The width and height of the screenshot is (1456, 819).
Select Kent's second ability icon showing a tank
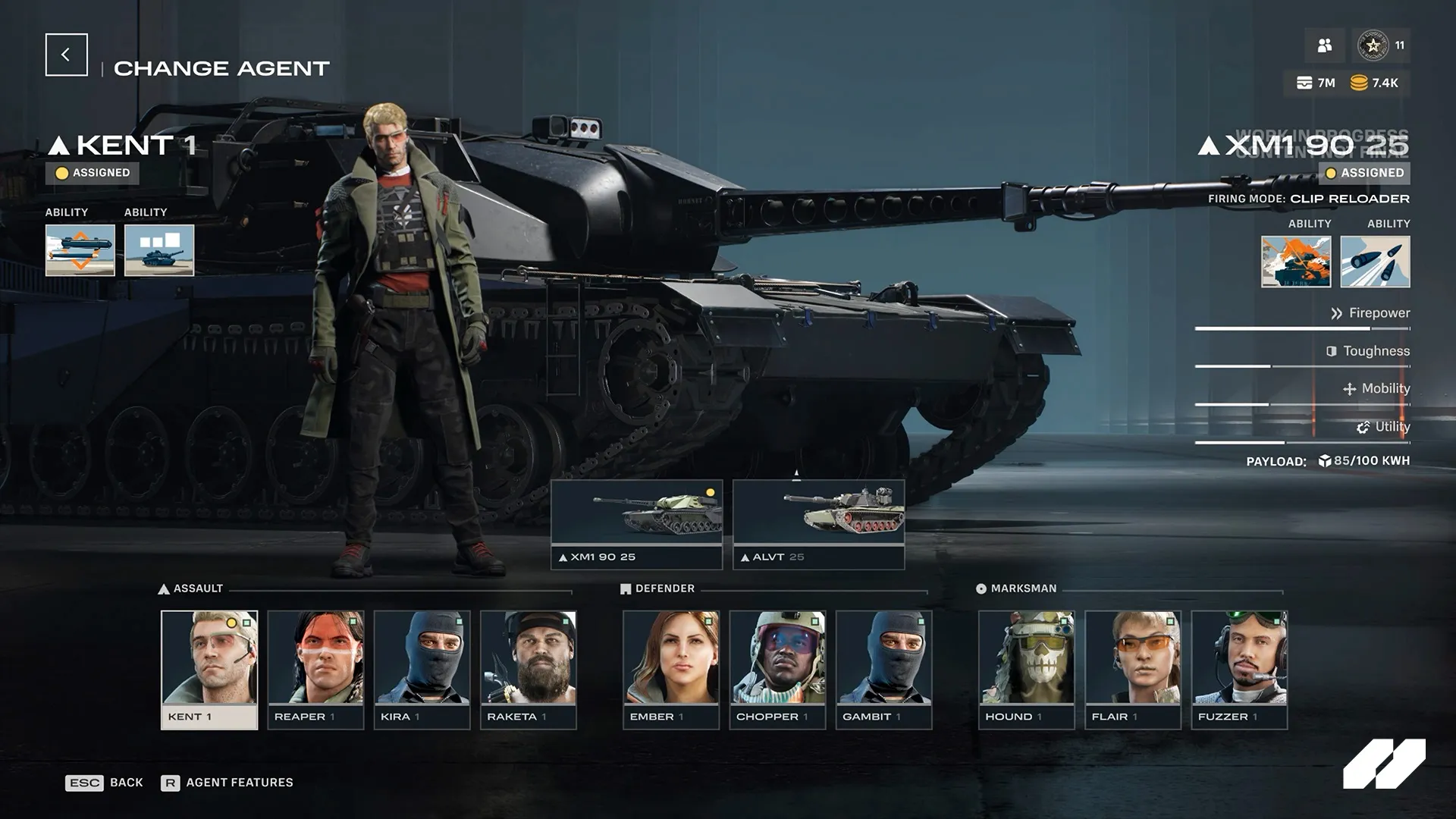point(158,250)
